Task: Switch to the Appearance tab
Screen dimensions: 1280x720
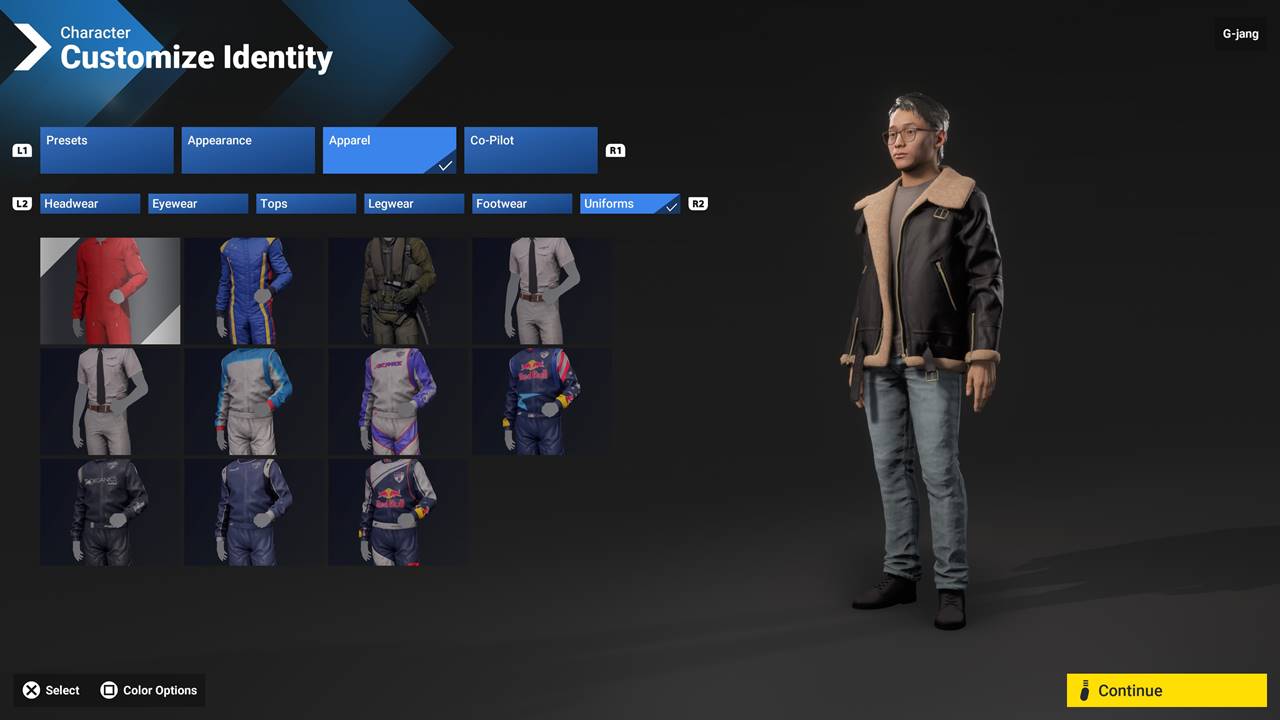Action: (248, 150)
